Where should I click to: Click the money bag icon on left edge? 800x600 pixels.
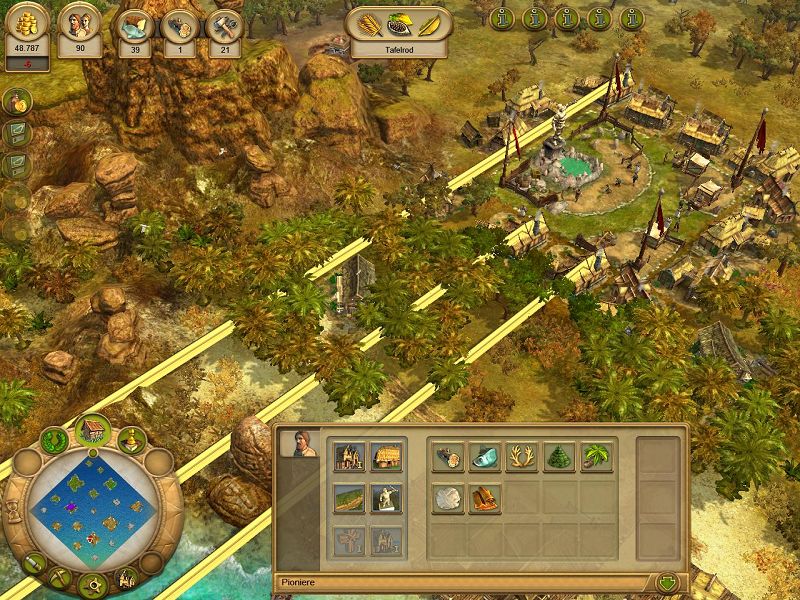coord(17,101)
